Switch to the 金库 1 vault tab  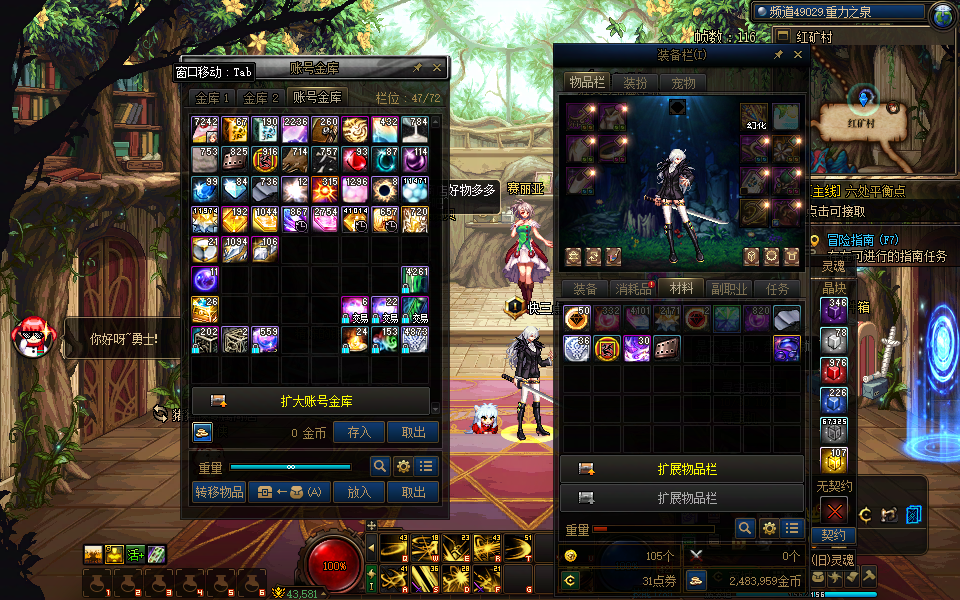(212, 98)
